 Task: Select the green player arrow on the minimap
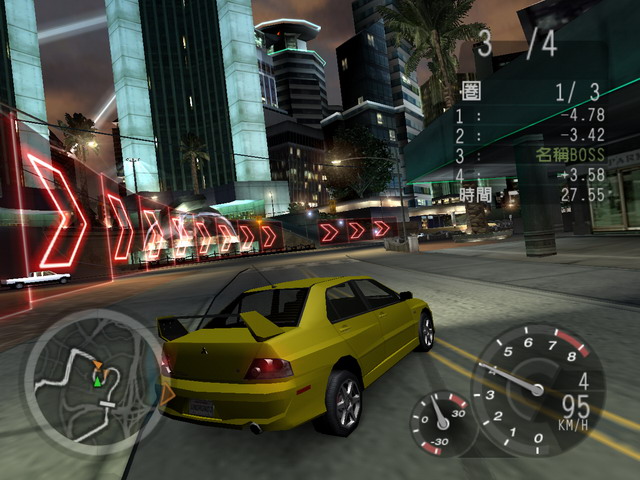click(98, 379)
